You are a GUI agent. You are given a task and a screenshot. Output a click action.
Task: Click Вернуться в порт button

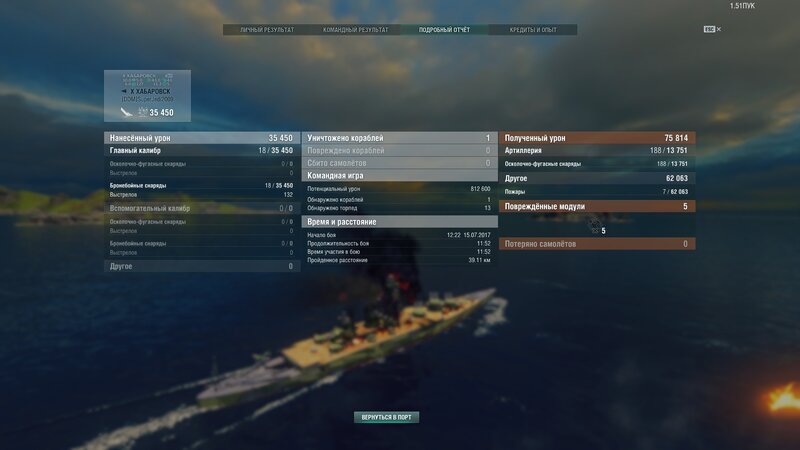[386, 417]
